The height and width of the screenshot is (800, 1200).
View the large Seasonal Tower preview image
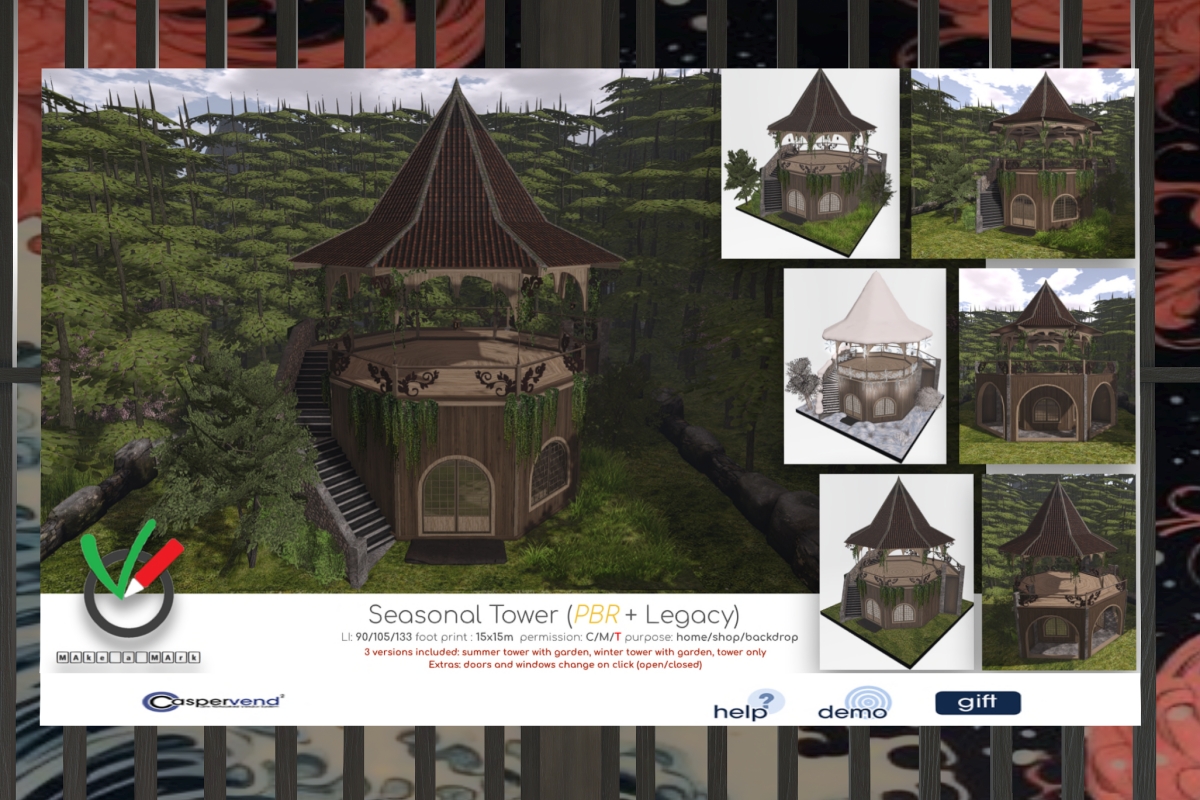(430, 330)
